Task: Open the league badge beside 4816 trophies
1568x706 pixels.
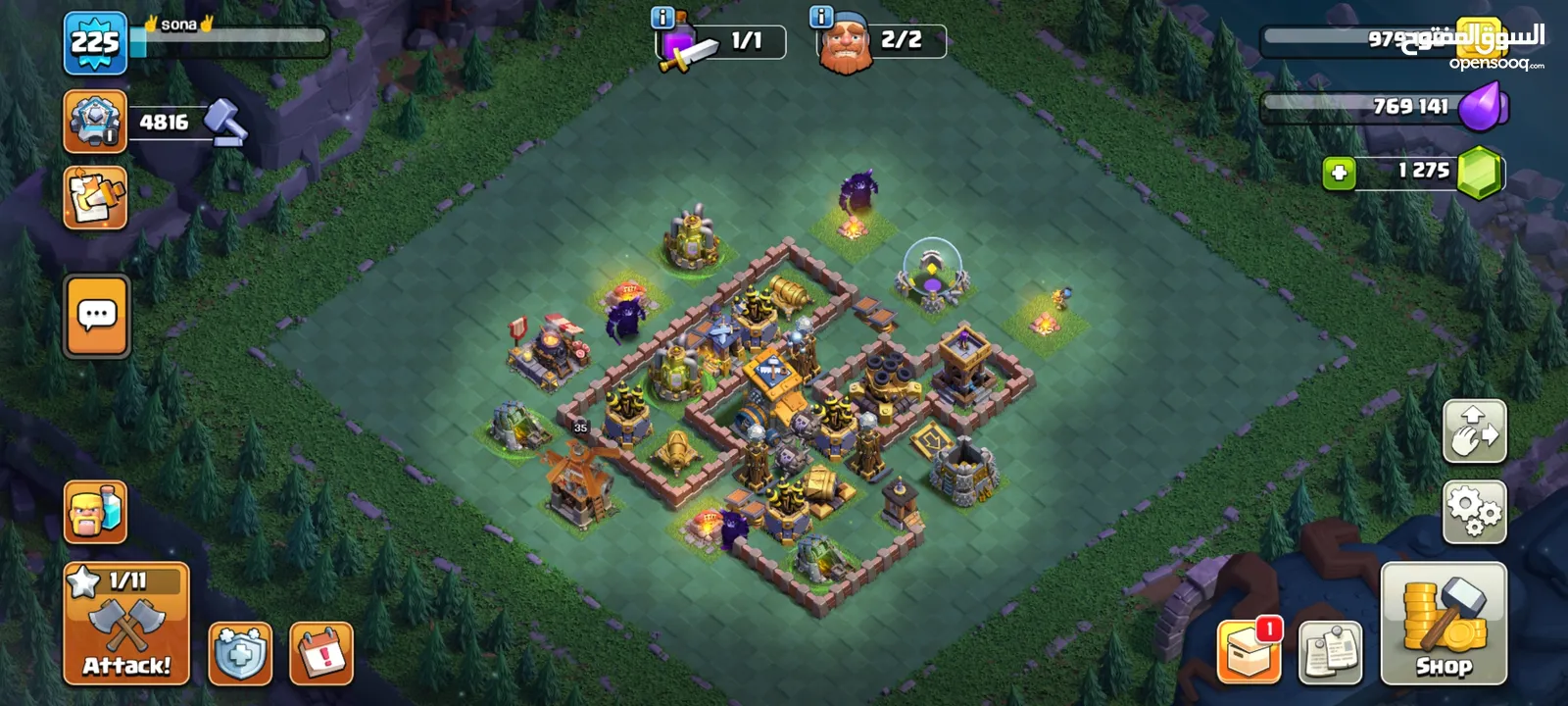Action: [x=95, y=122]
